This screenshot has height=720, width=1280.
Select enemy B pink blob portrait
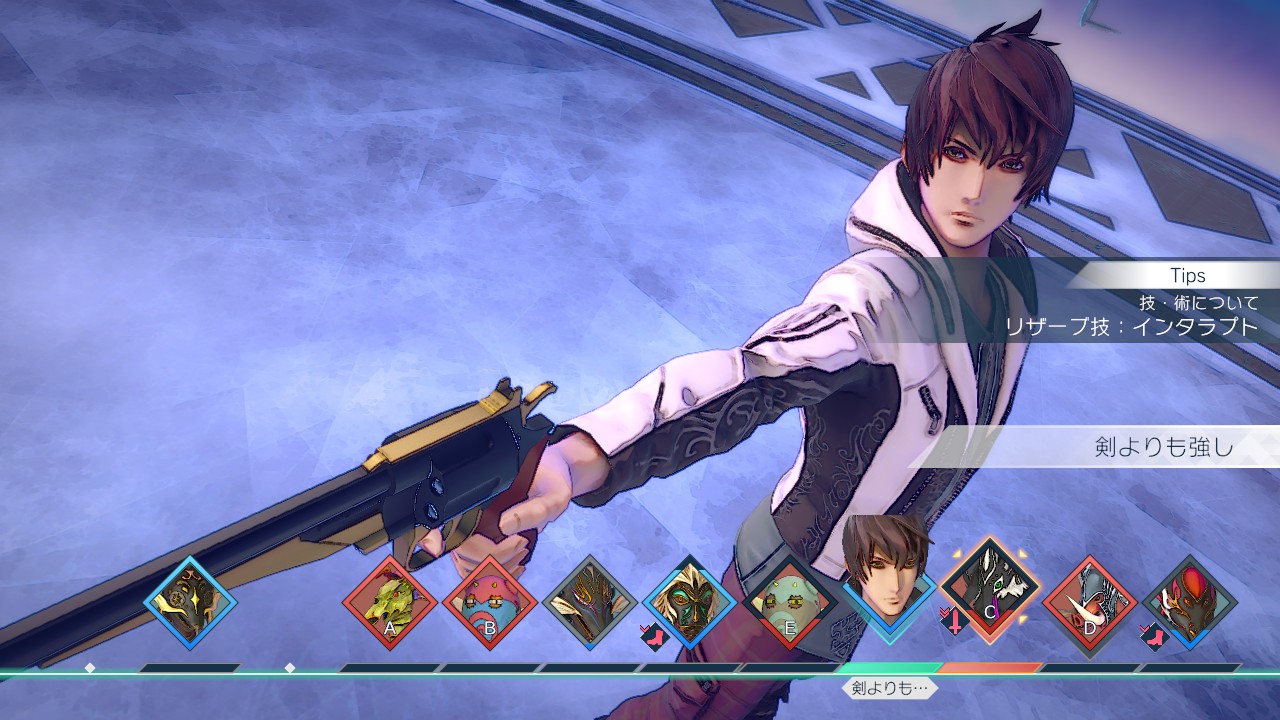pyautogui.click(x=490, y=604)
